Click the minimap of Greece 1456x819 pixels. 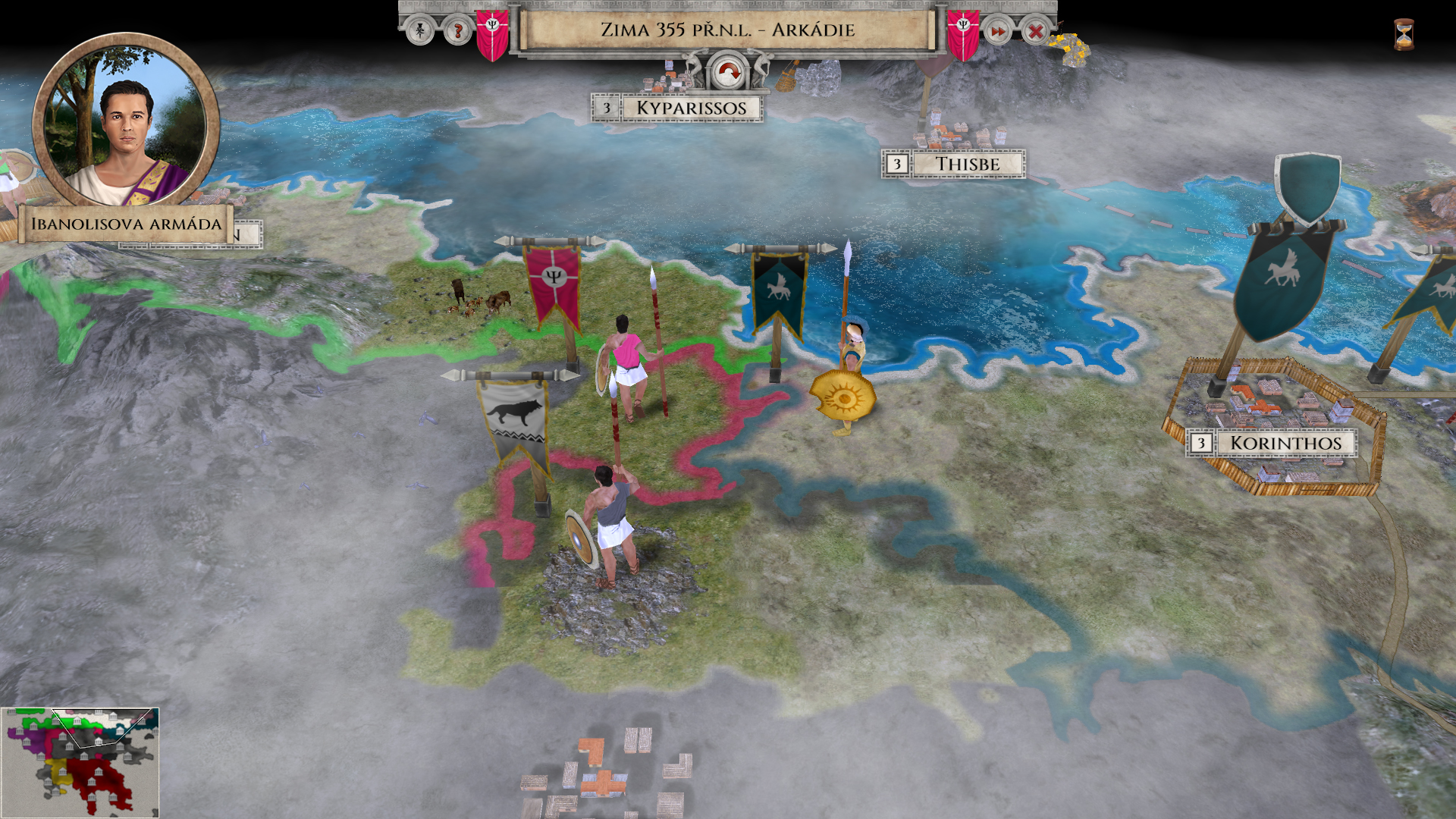(80, 761)
